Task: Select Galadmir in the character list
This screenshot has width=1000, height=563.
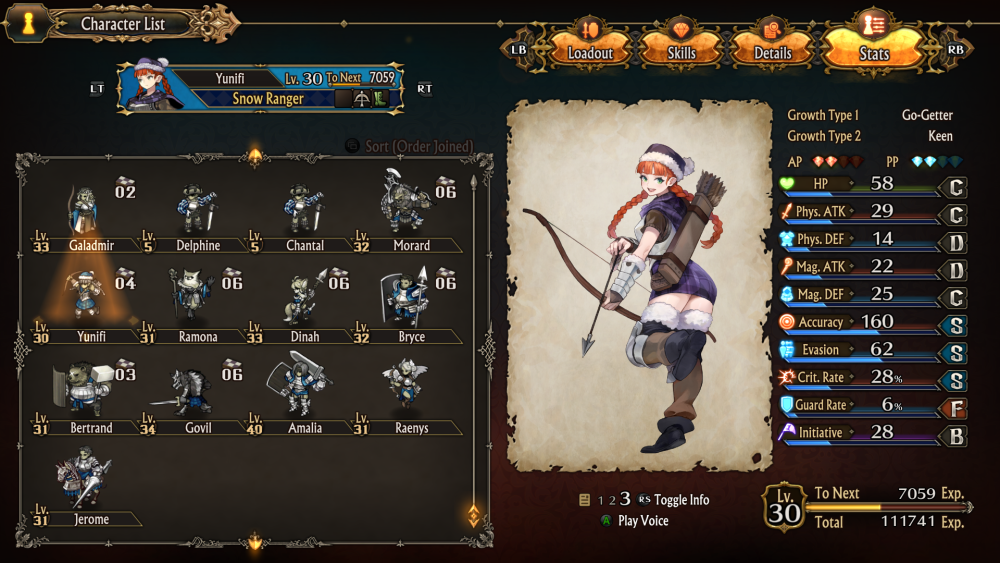Action: click(88, 215)
